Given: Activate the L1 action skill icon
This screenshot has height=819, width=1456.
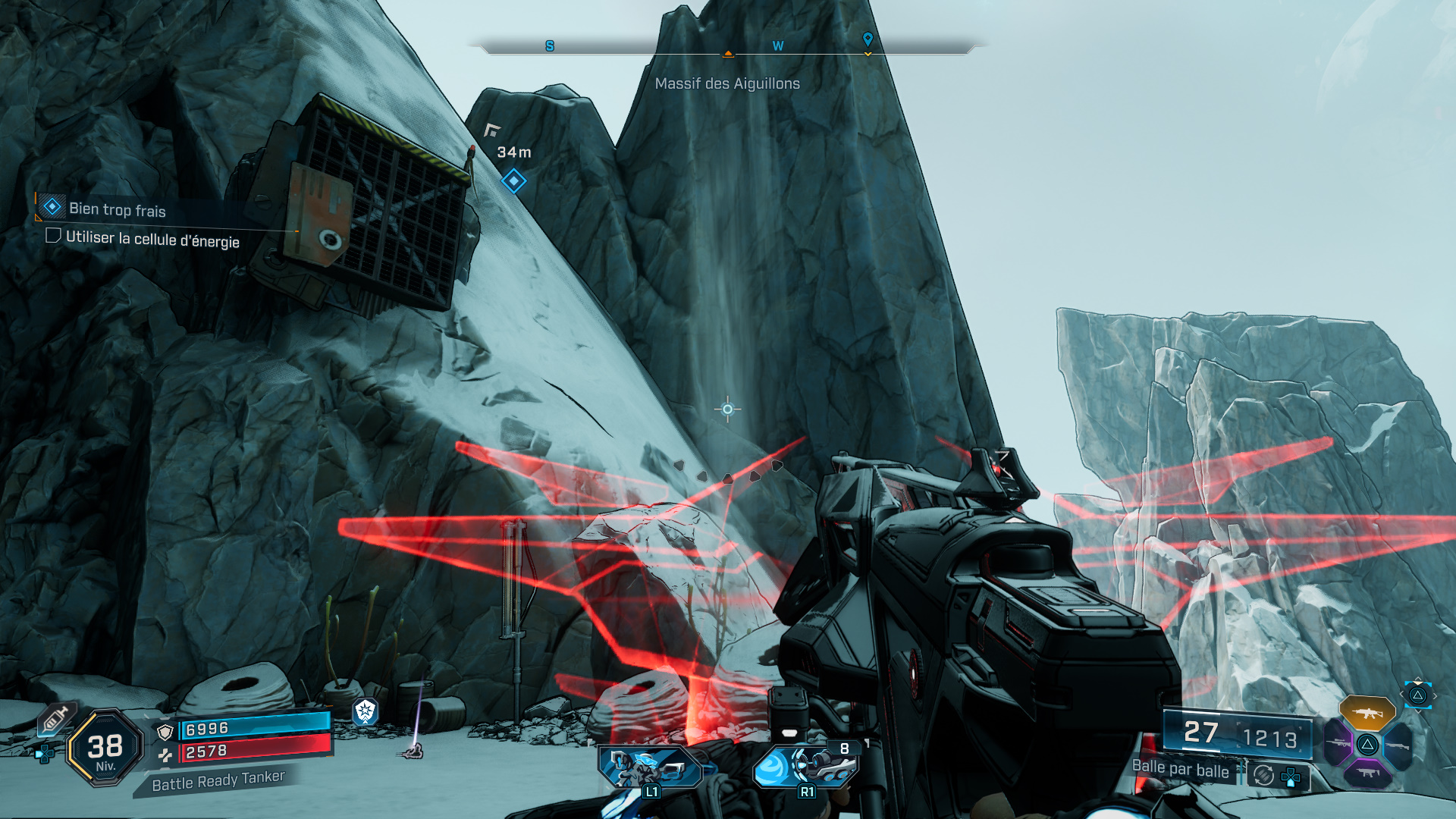Looking at the screenshot, I should pos(649,768).
